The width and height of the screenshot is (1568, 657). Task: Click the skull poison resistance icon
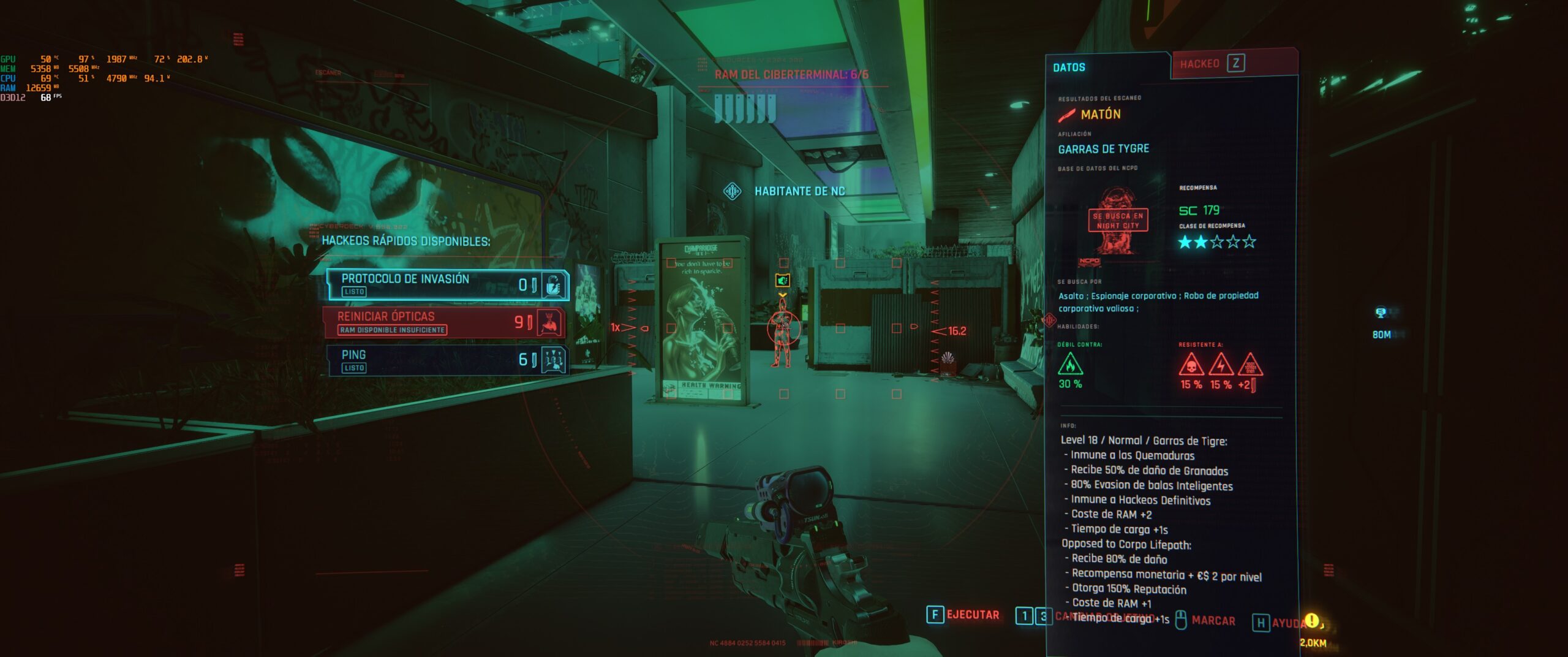point(1191,365)
